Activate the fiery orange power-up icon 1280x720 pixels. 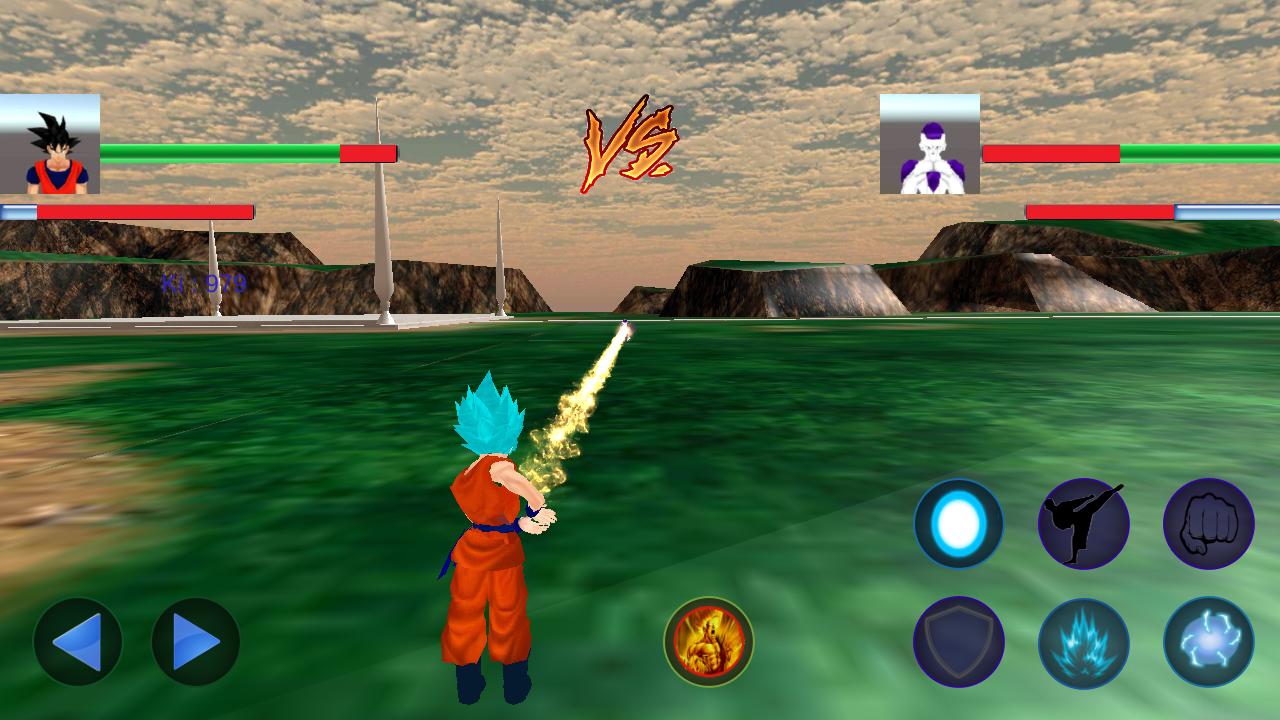[709, 642]
